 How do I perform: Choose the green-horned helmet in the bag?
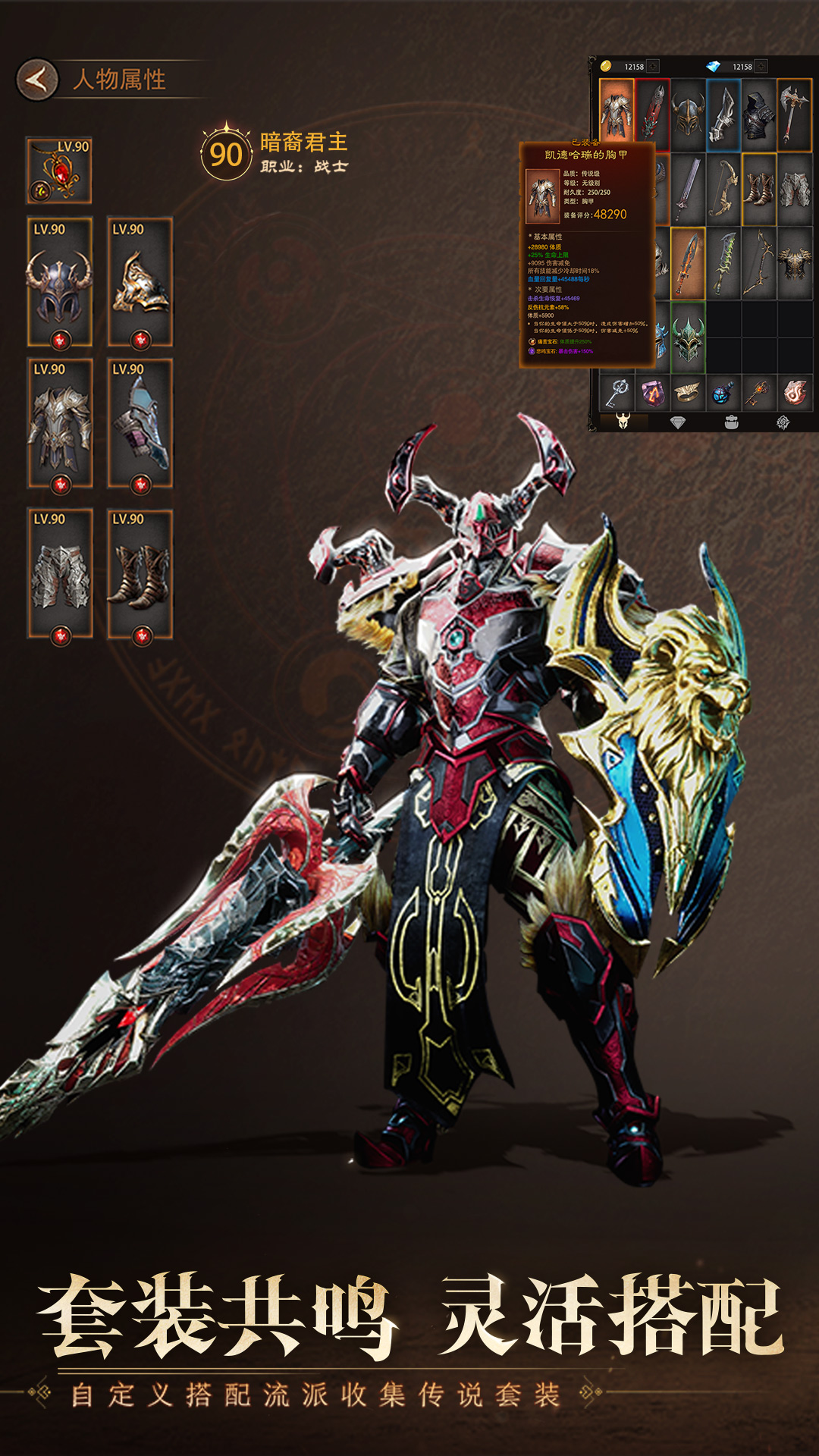point(688,338)
